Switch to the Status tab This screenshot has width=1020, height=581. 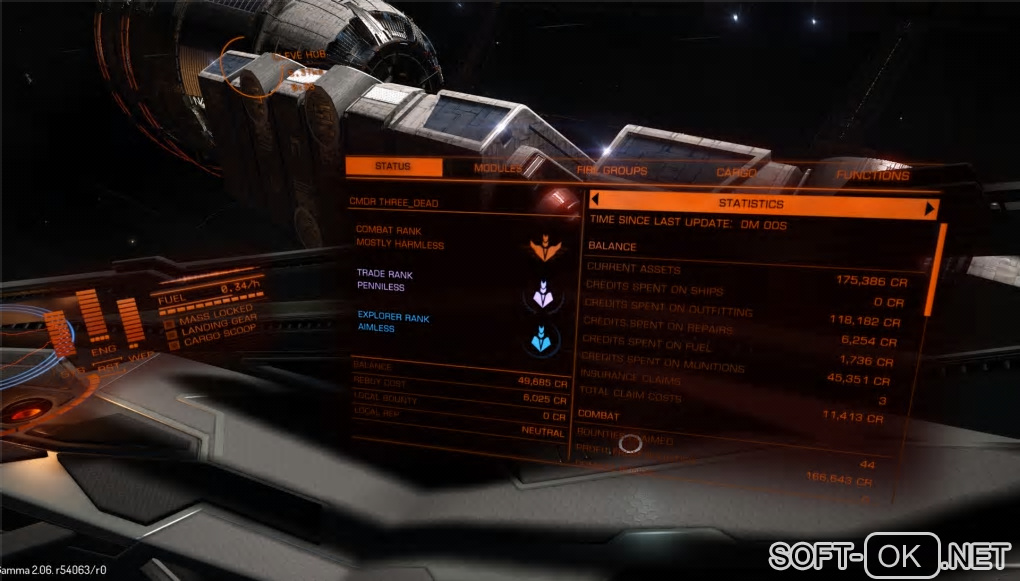pos(393,167)
